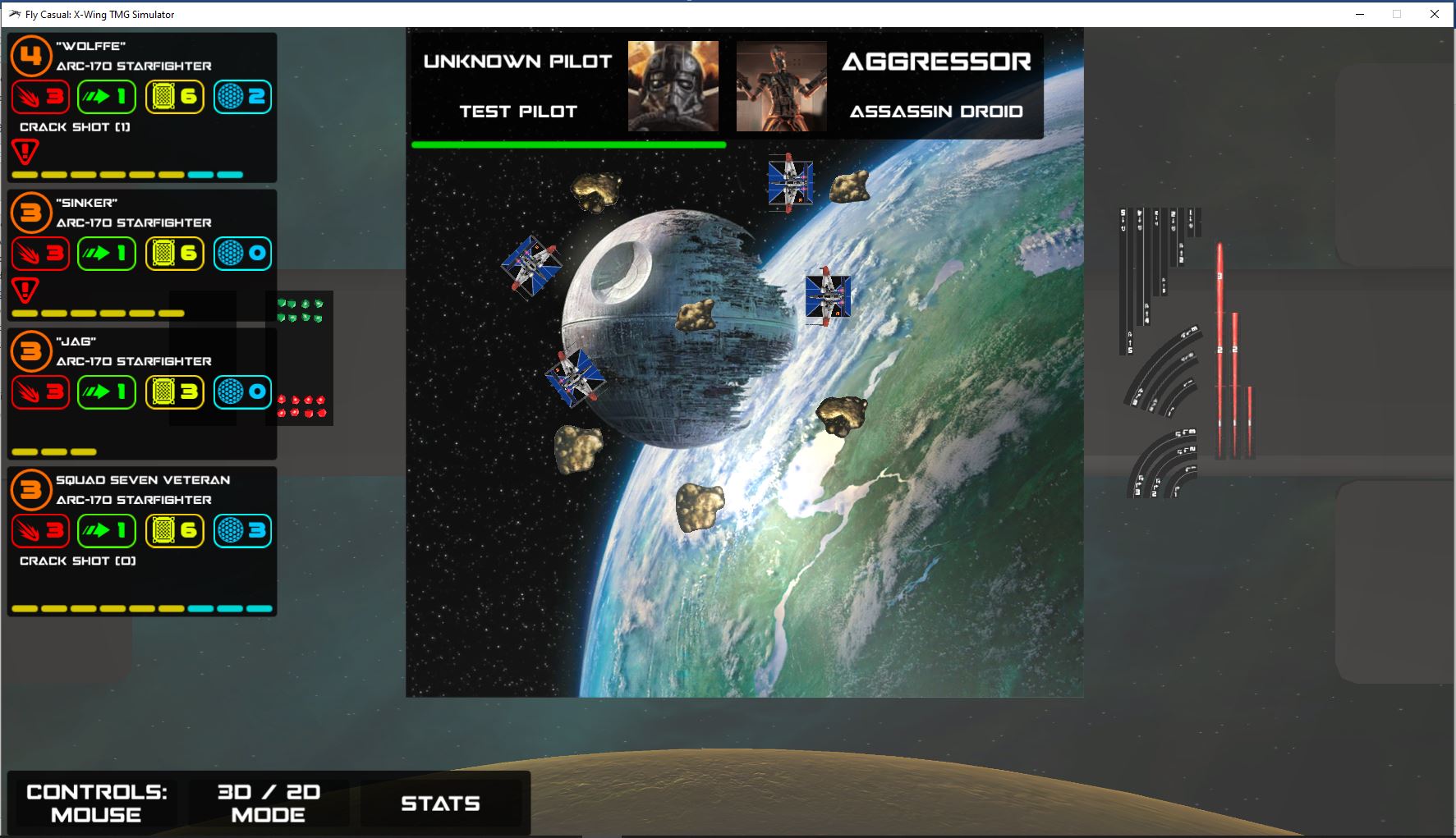Image resolution: width=1456 pixels, height=838 pixels.
Task: Click Wolffe's Crack Shot (1) upgrade
Action: tap(75, 127)
